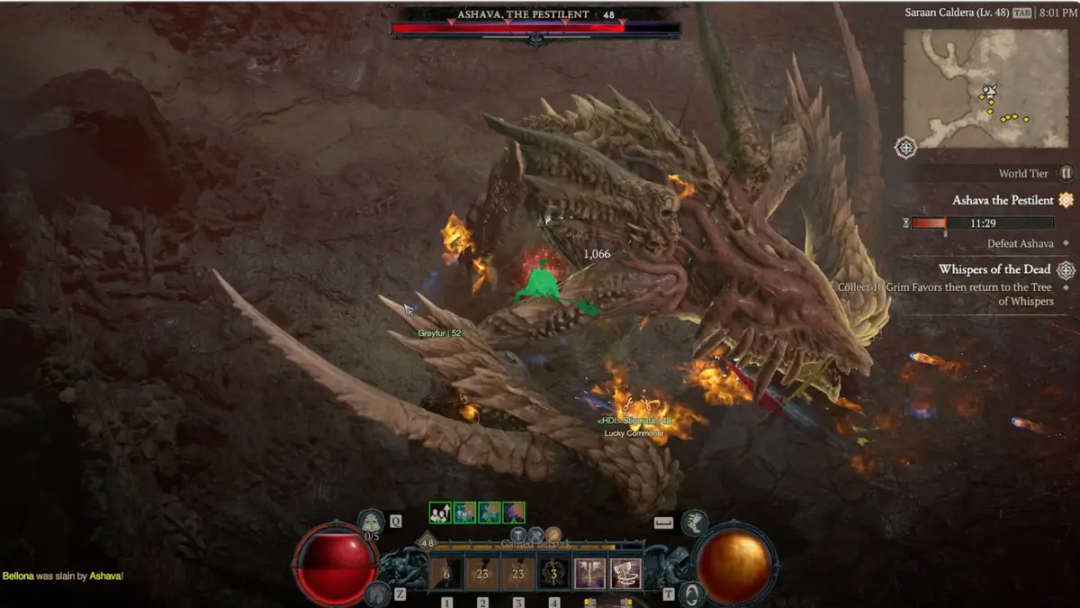Screen dimensions: 1080x608
Task: Select the Whispers of the Dead objective
Action: (x=994, y=269)
